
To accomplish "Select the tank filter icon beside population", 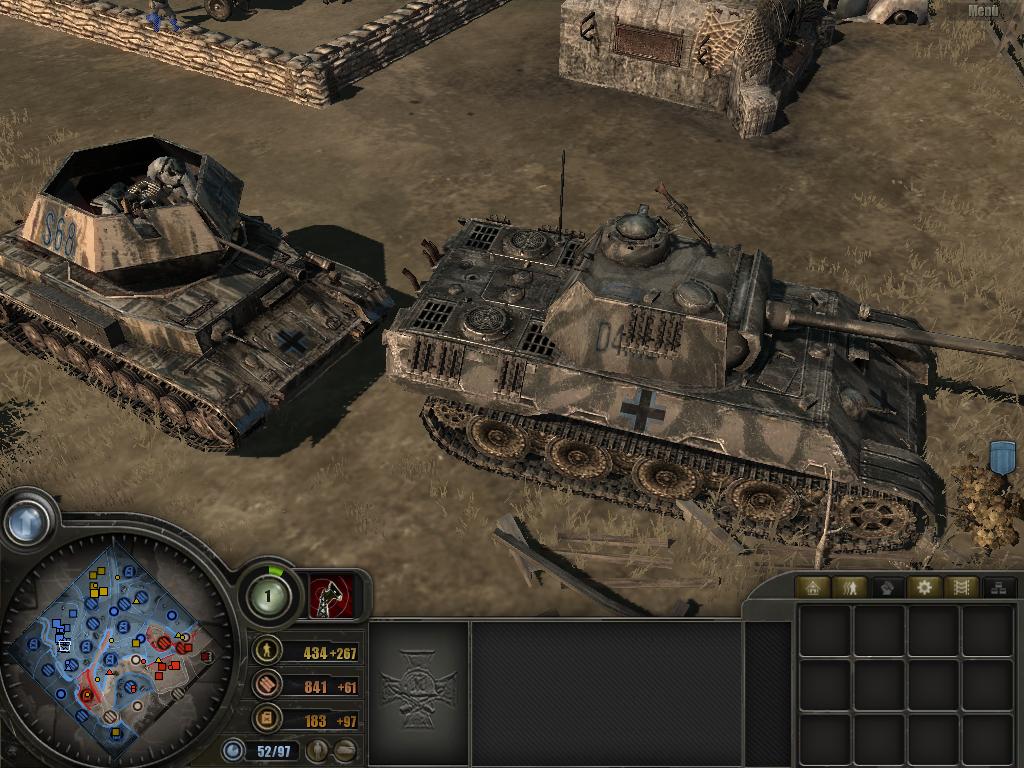I will [x=345, y=749].
